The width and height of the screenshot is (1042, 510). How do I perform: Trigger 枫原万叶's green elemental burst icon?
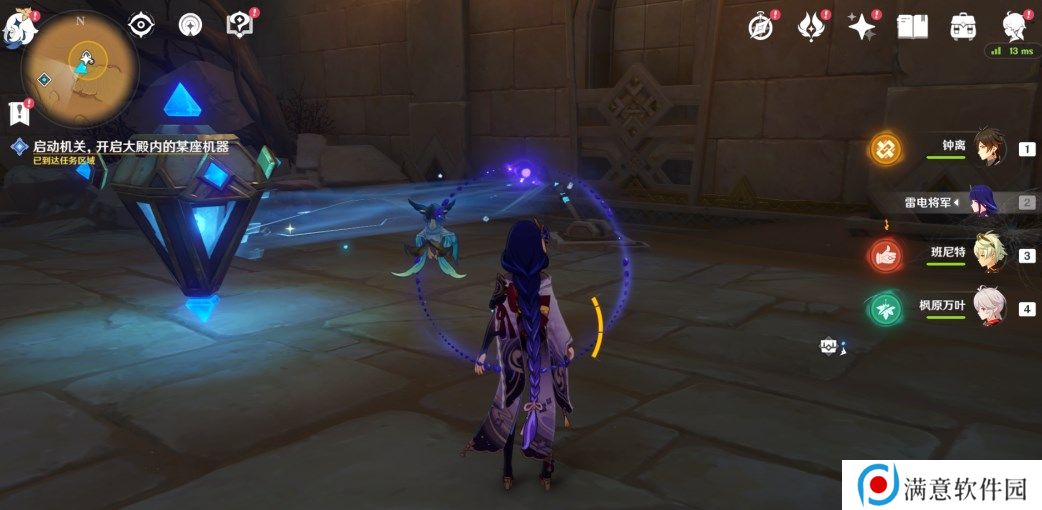click(885, 307)
